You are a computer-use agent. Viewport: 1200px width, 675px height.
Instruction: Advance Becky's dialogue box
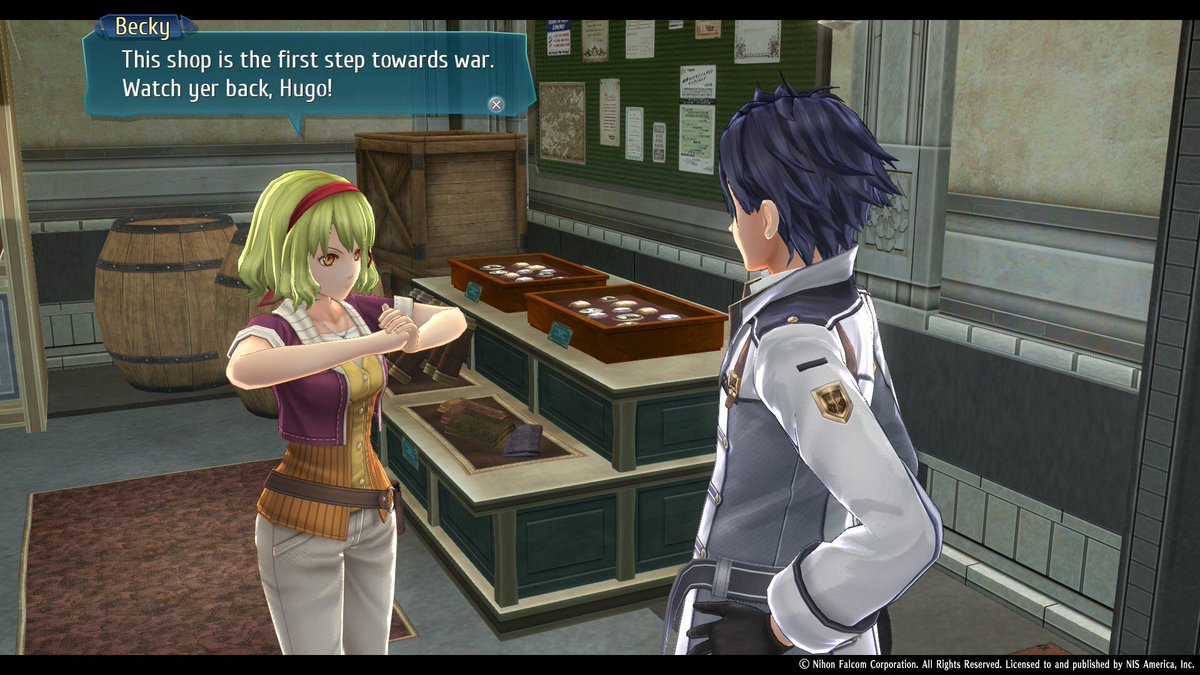click(496, 104)
